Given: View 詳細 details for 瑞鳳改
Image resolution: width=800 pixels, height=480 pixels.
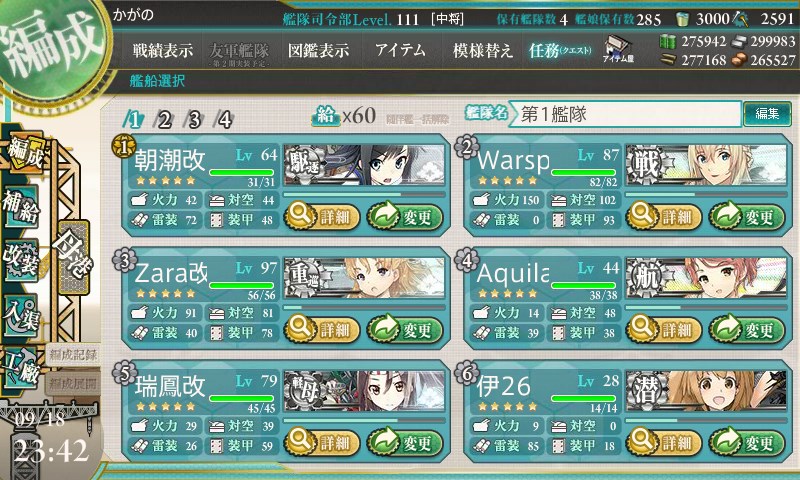Looking at the screenshot, I should (x=321, y=441).
